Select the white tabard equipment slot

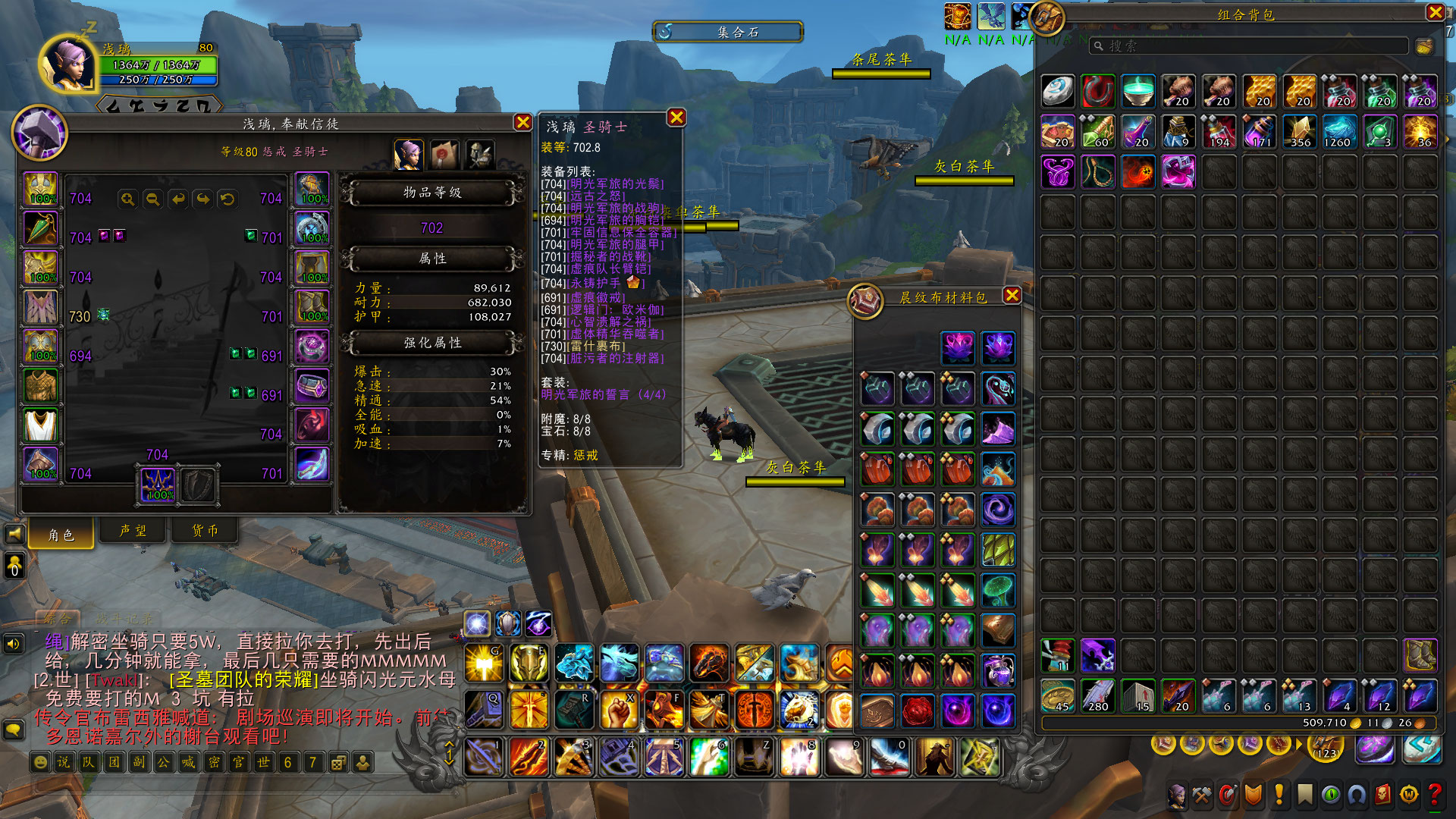click(x=41, y=425)
